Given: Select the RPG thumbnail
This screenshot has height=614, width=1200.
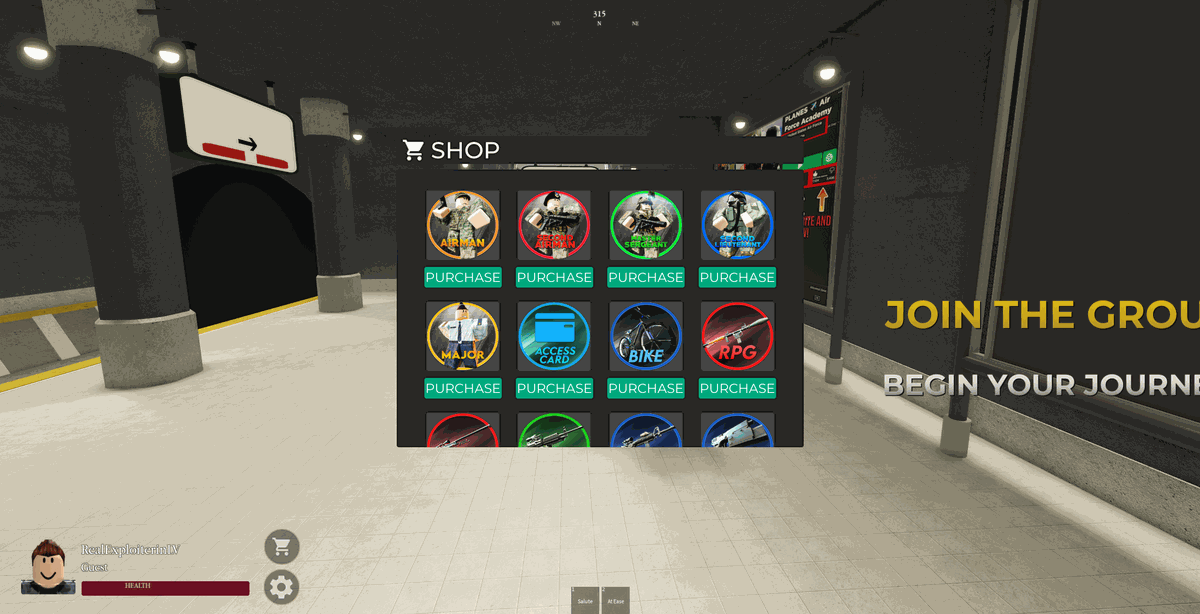Looking at the screenshot, I should 737,336.
